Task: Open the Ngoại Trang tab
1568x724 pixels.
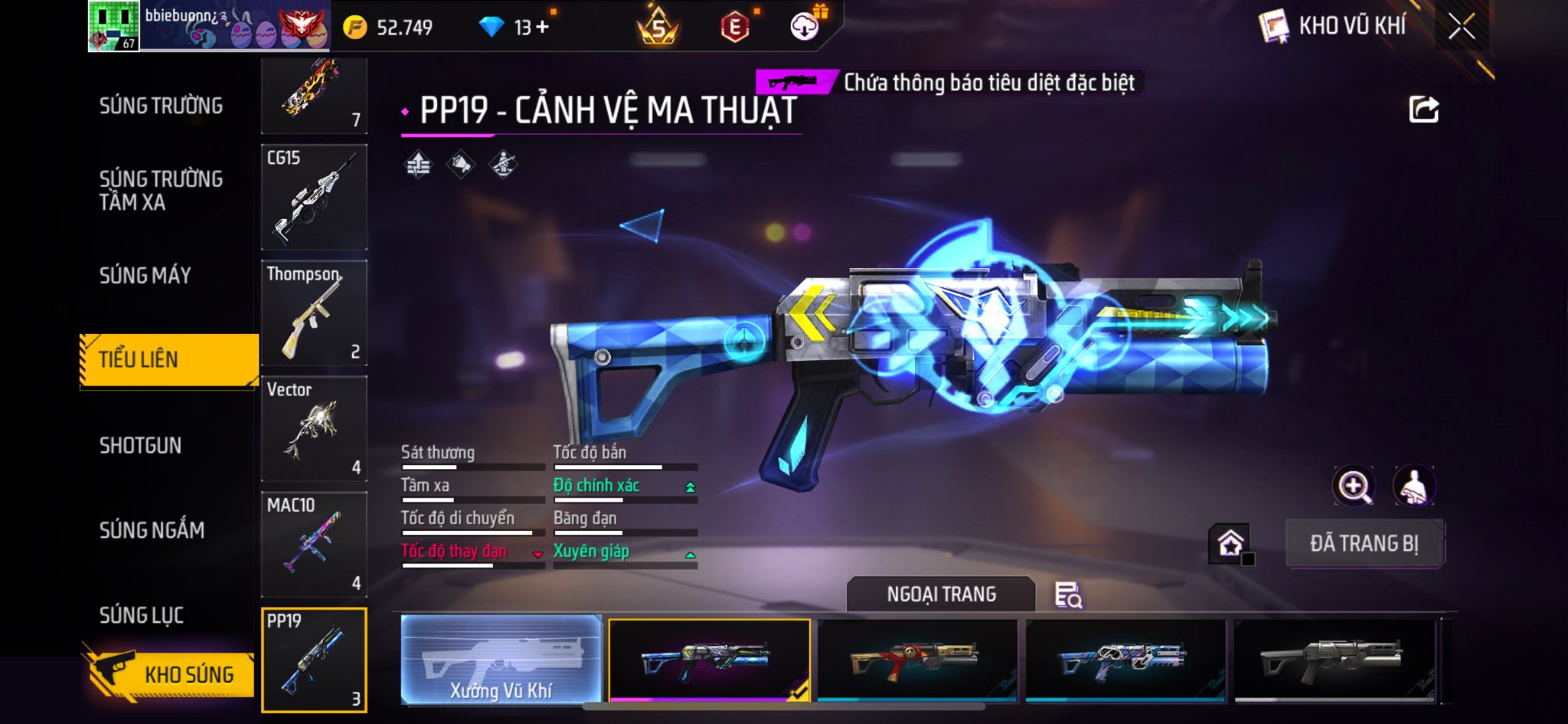Action: pos(941,594)
